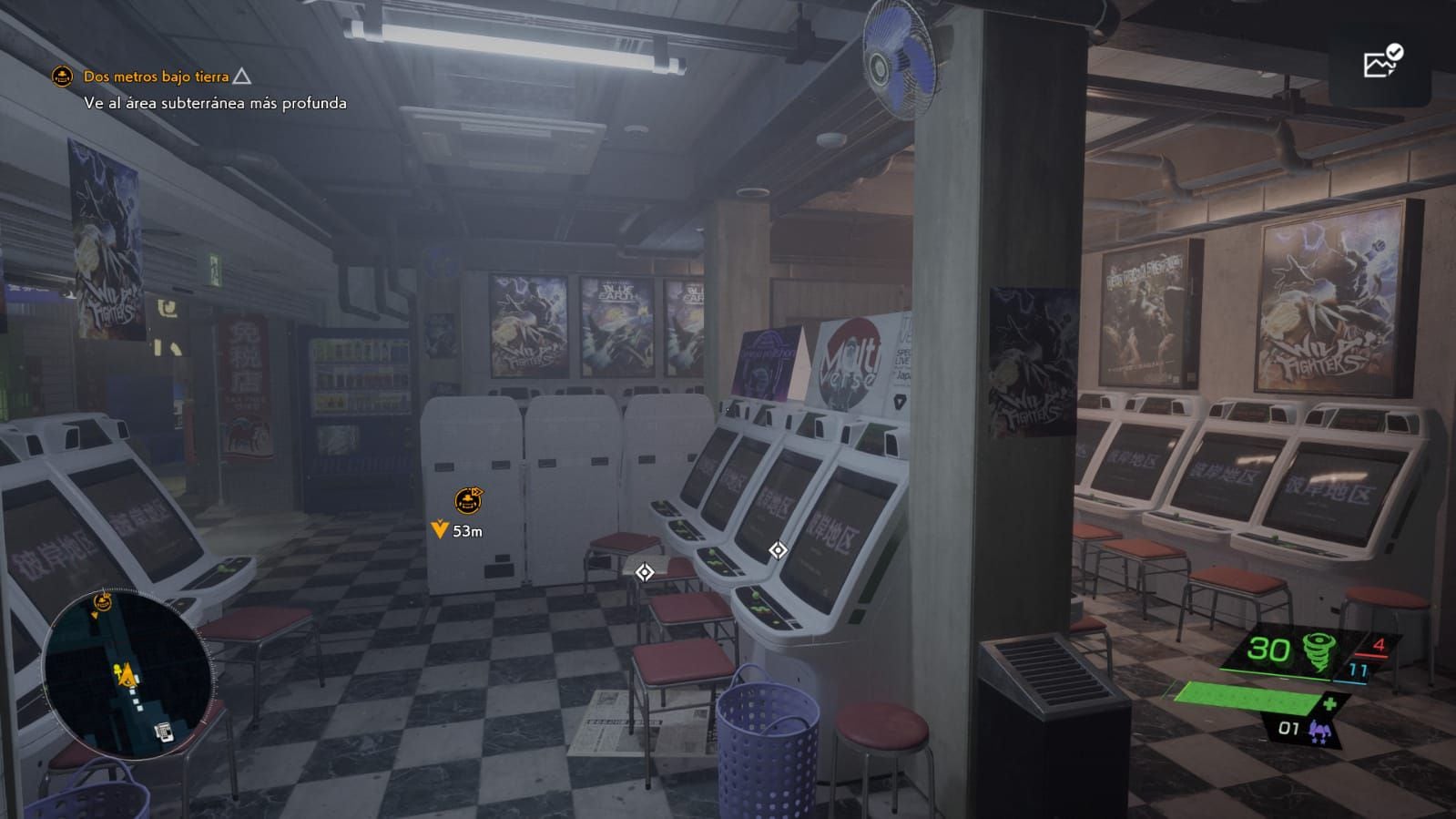Click the quest mask icon beside the title
This screenshot has height=819, width=1456.
(62, 77)
